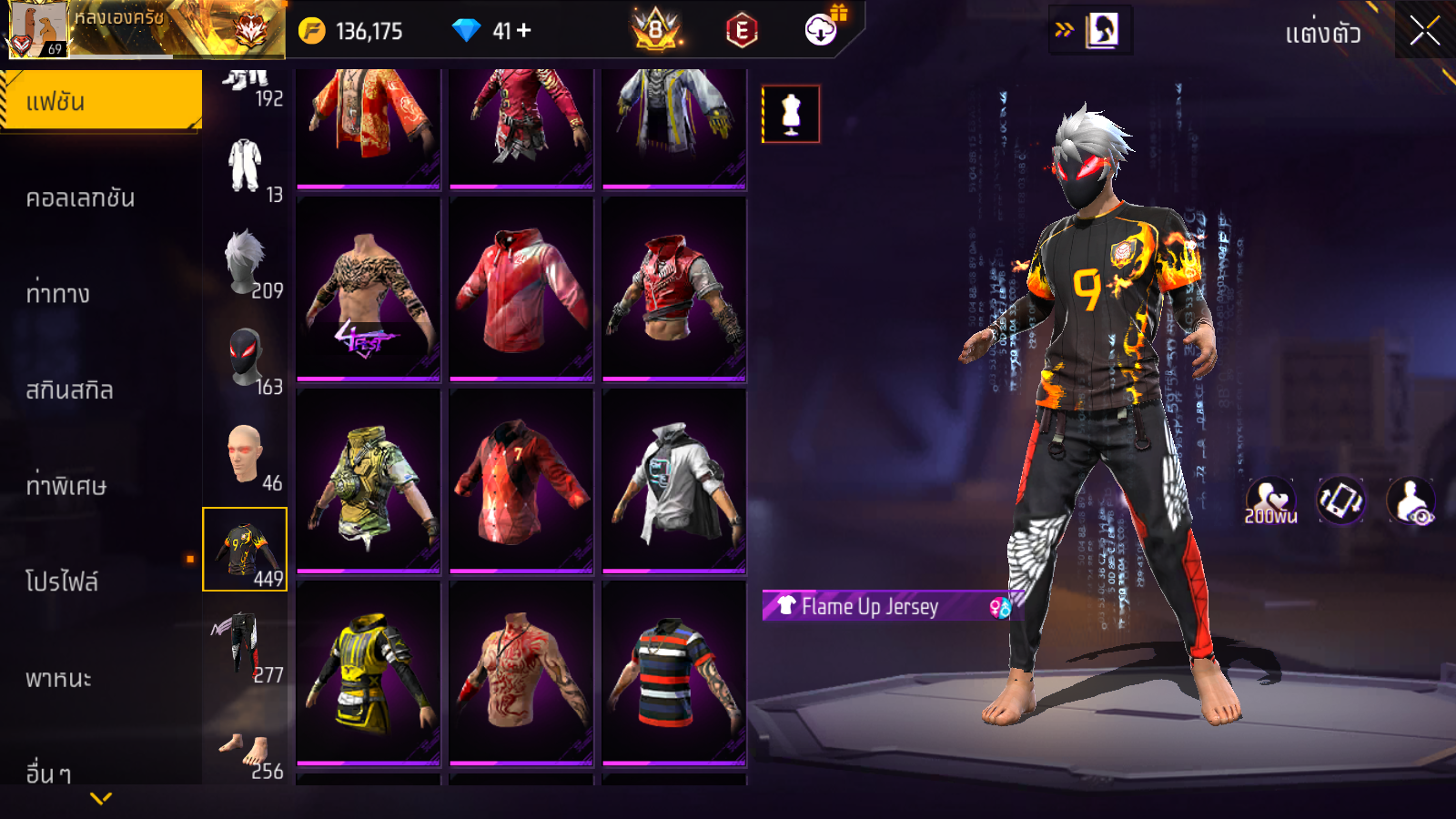The height and width of the screenshot is (819, 1456).
Task: Open the คอลเลกชัน collection menu
Action: tap(81, 198)
